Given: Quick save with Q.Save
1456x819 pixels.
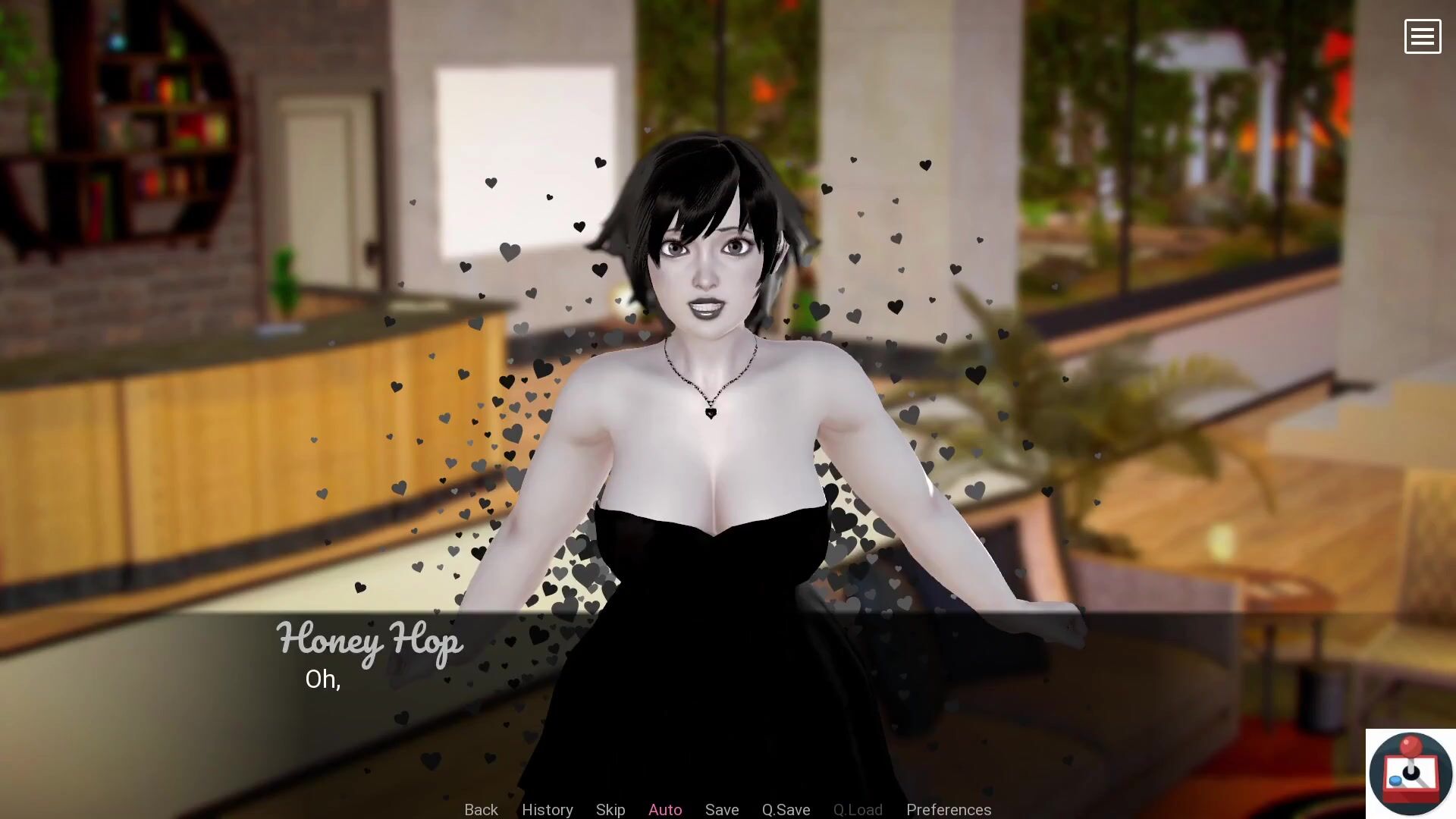Looking at the screenshot, I should (x=786, y=809).
